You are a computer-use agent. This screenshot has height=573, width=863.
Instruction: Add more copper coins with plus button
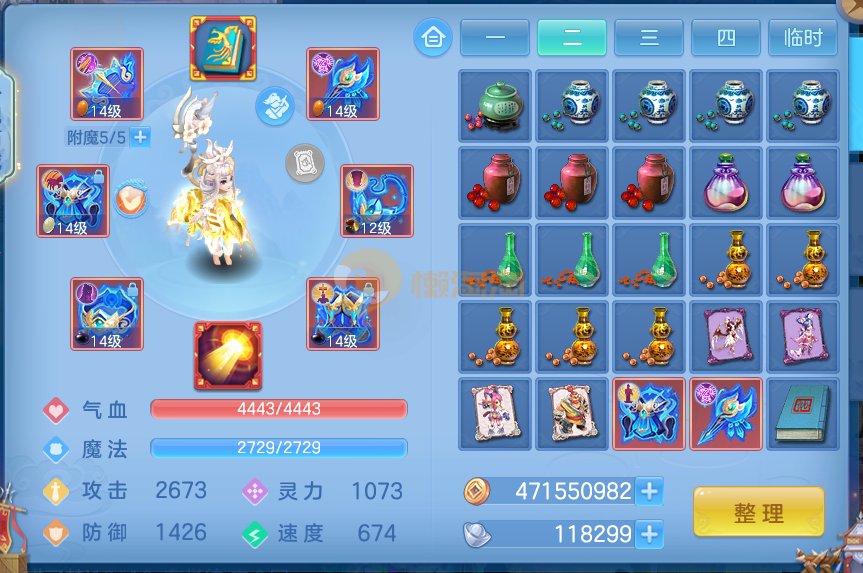coord(649,491)
